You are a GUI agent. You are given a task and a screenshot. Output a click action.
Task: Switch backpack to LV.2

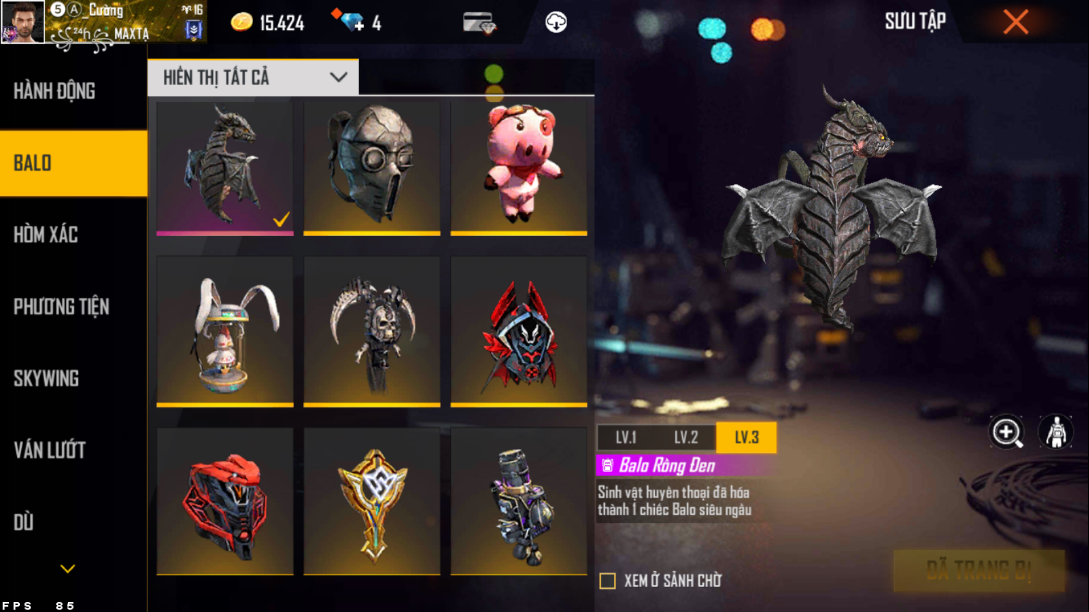686,438
